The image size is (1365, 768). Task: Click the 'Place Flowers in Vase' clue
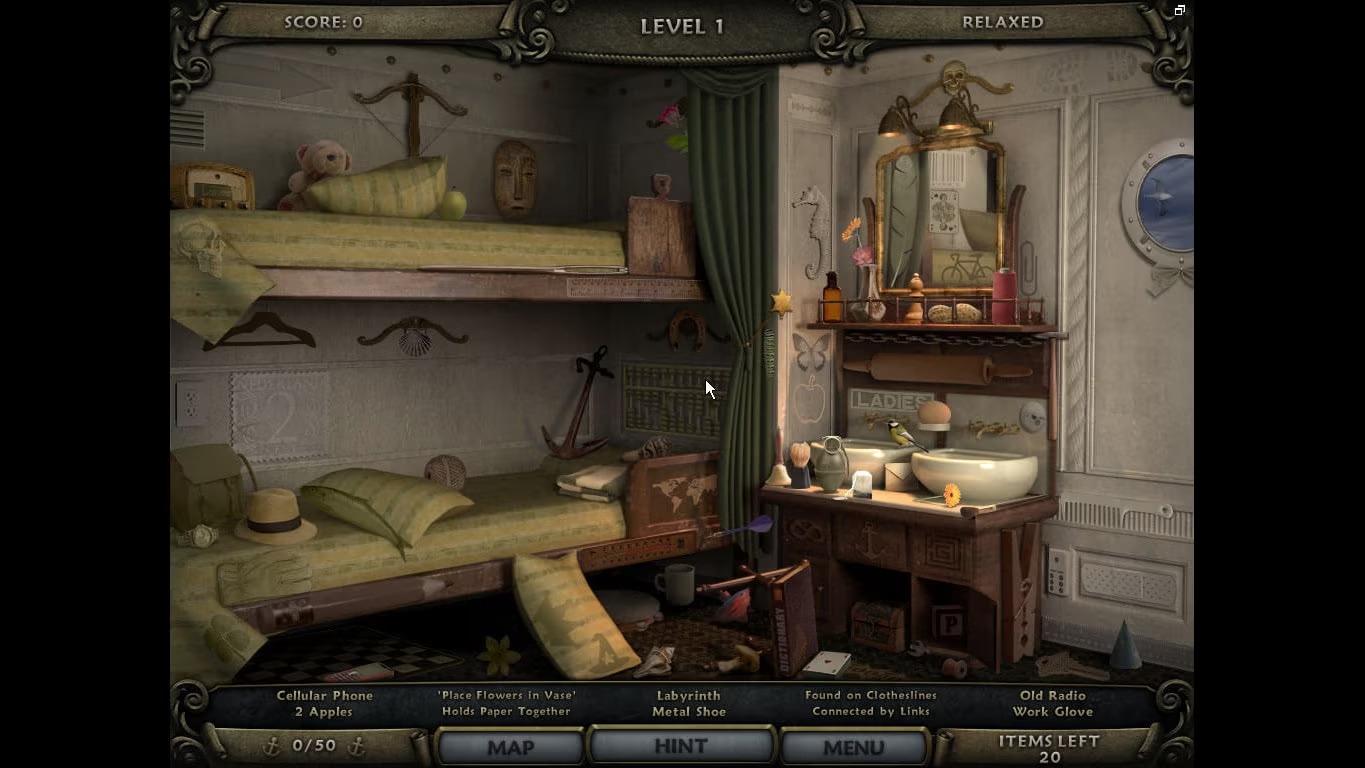(506, 695)
